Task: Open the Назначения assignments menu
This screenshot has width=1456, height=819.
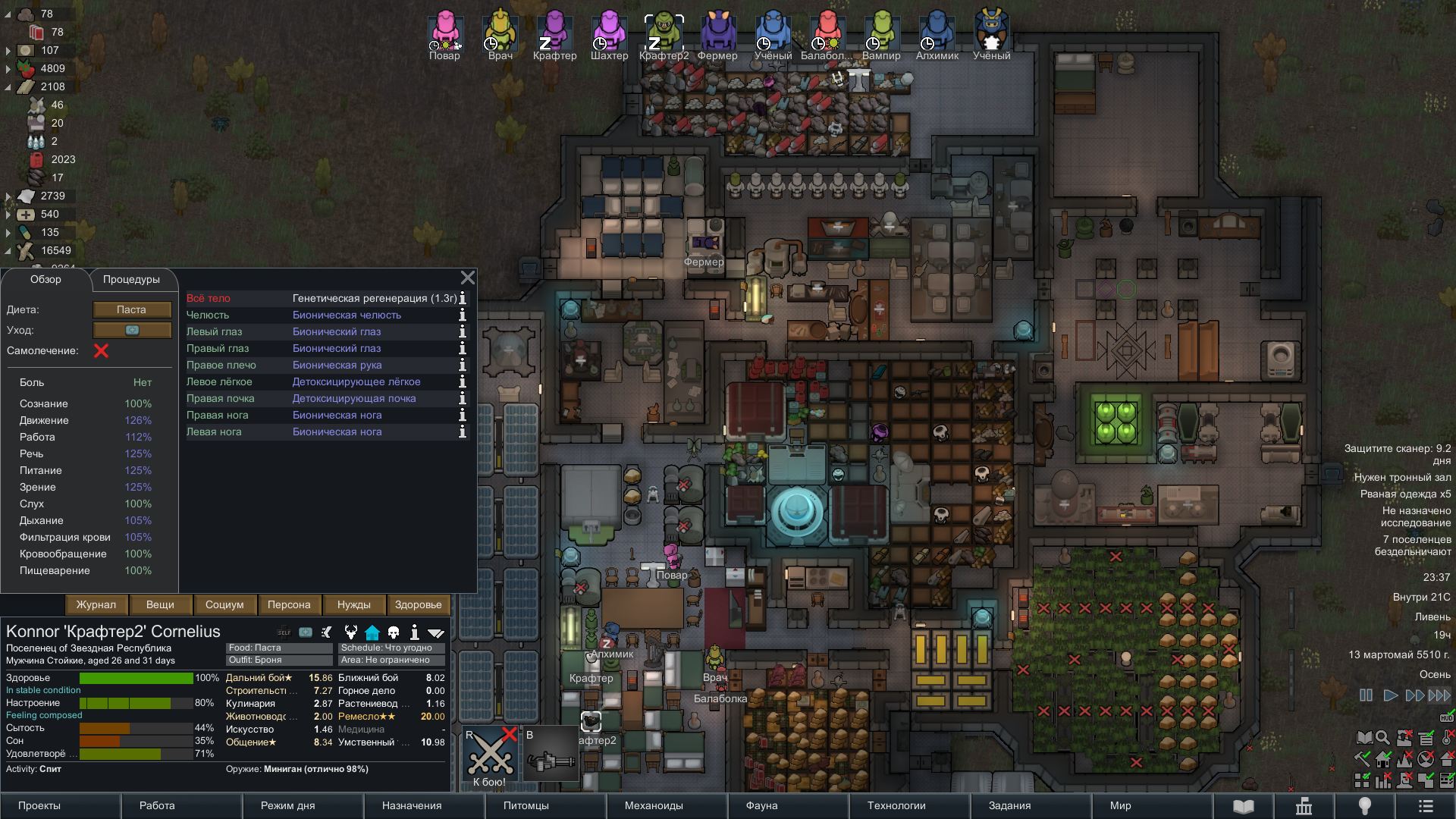Action: (412, 805)
